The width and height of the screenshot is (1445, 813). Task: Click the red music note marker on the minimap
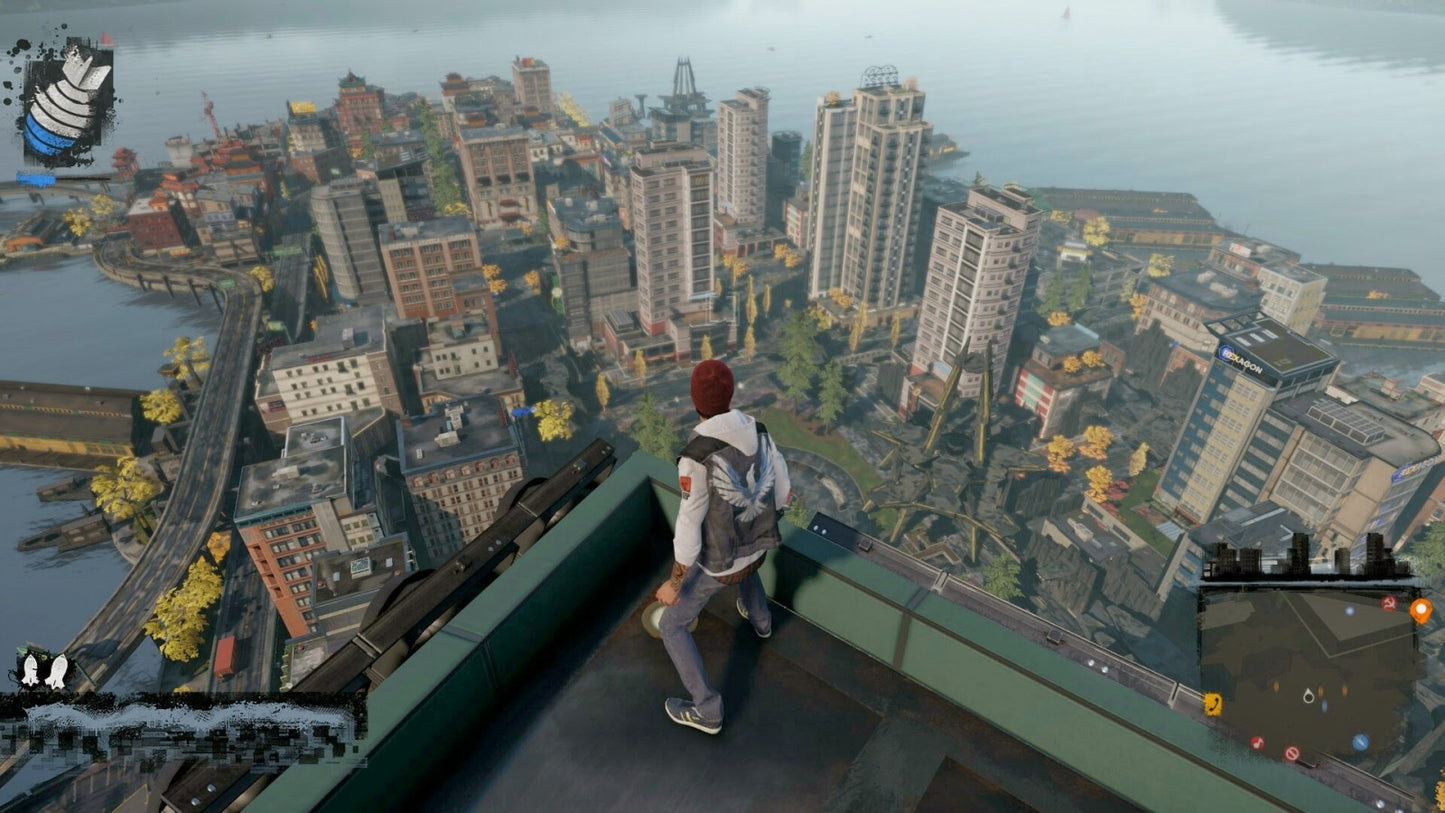click(x=1258, y=741)
